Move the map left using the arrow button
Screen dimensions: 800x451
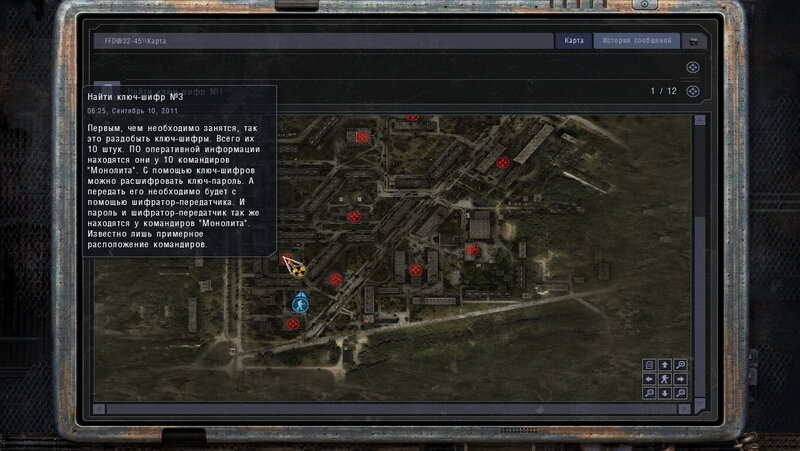pyautogui.click(x=650, y=379)
